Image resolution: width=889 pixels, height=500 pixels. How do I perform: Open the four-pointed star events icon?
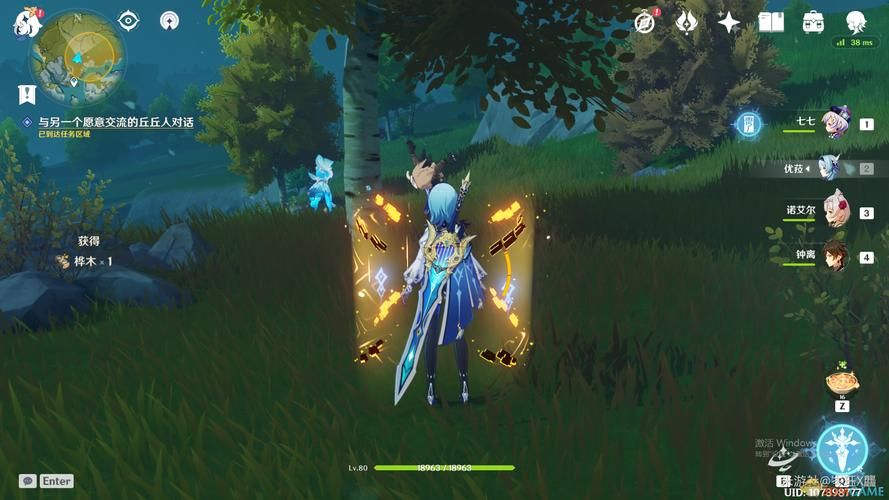(x=729, y=21)
